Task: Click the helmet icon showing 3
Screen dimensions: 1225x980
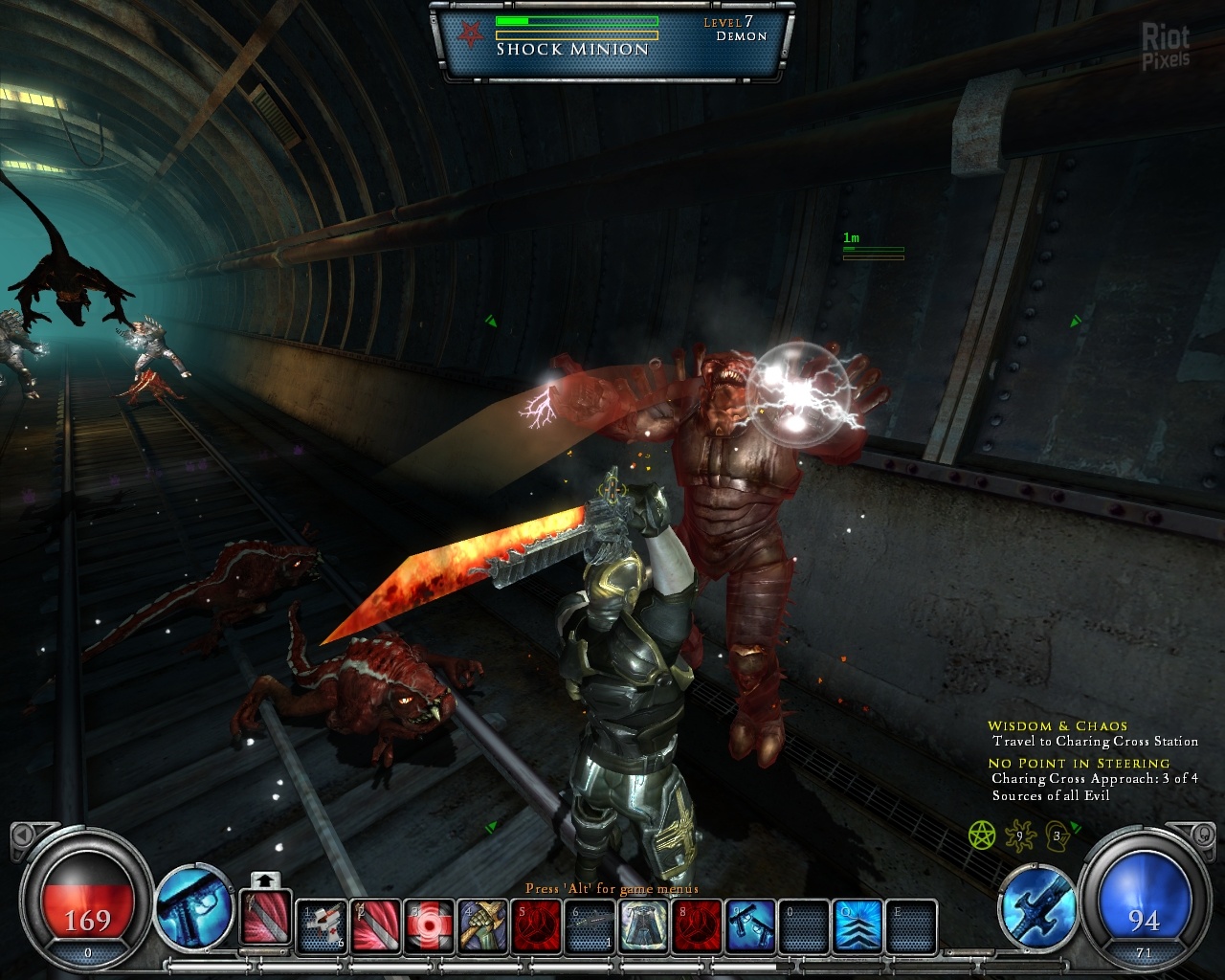Action: 1057,835
